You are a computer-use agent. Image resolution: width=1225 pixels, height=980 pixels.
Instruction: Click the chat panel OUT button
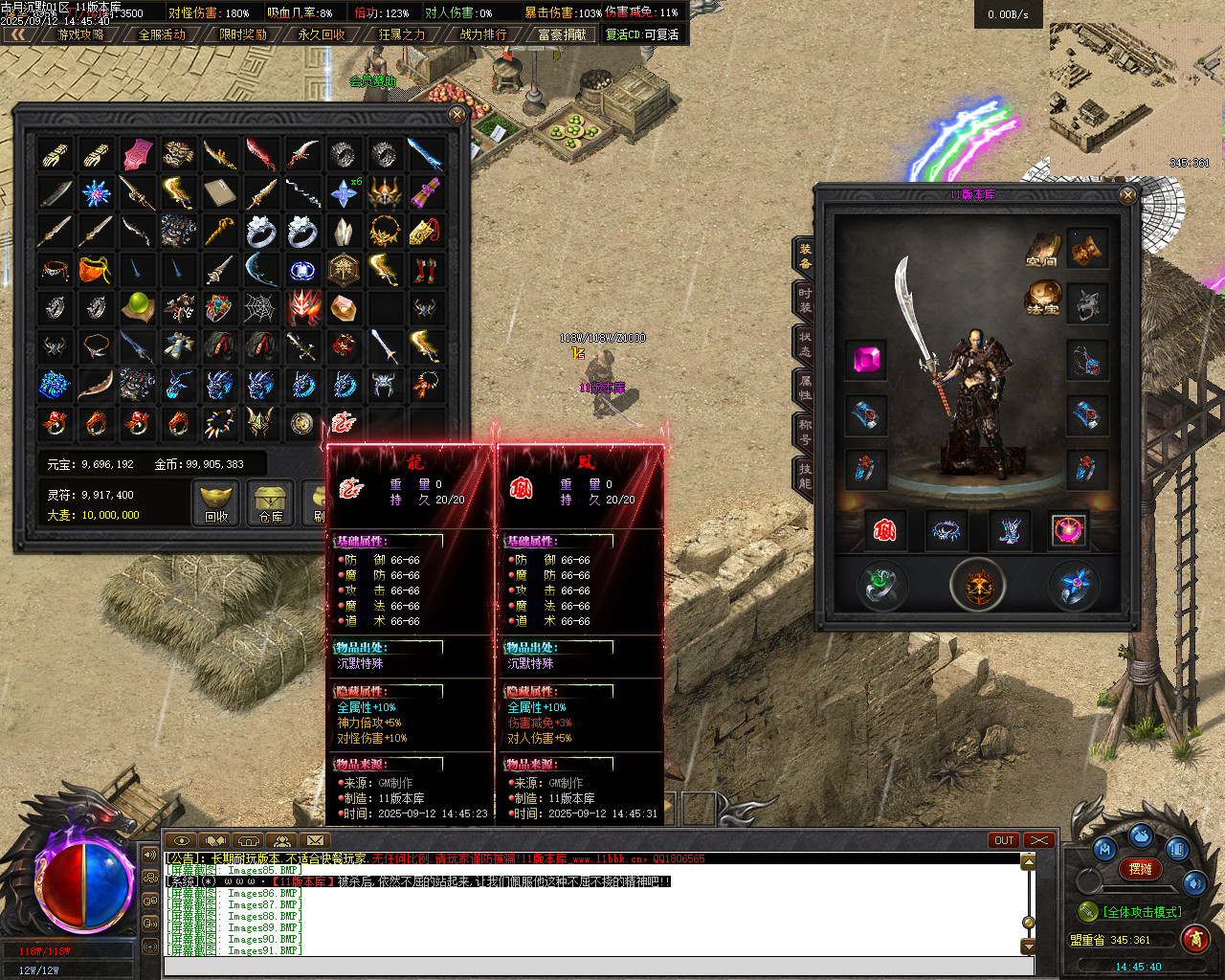click(x=1003, y=840)
